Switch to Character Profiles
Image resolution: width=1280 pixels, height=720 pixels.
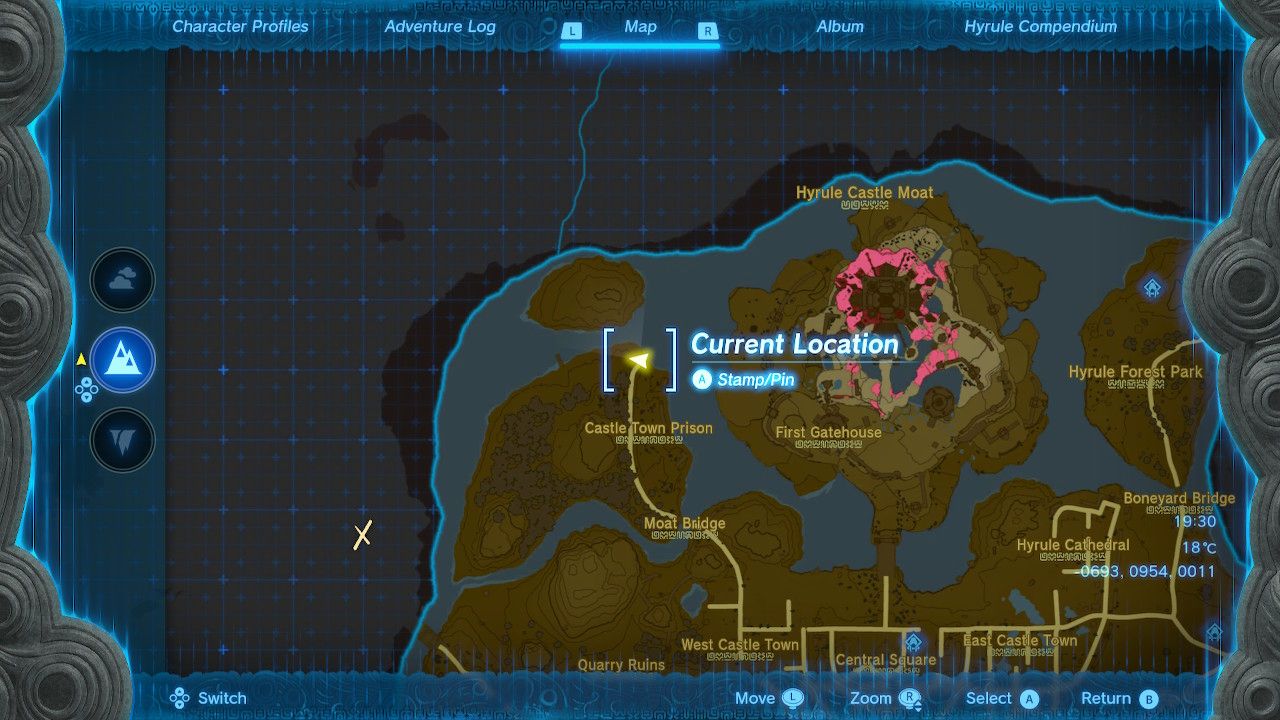[239, 27]
